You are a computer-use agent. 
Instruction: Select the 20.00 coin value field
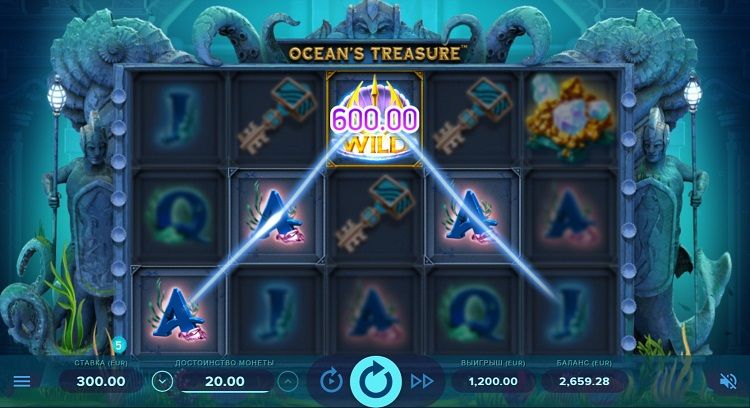pyautogui.click(x=224, y=381)
